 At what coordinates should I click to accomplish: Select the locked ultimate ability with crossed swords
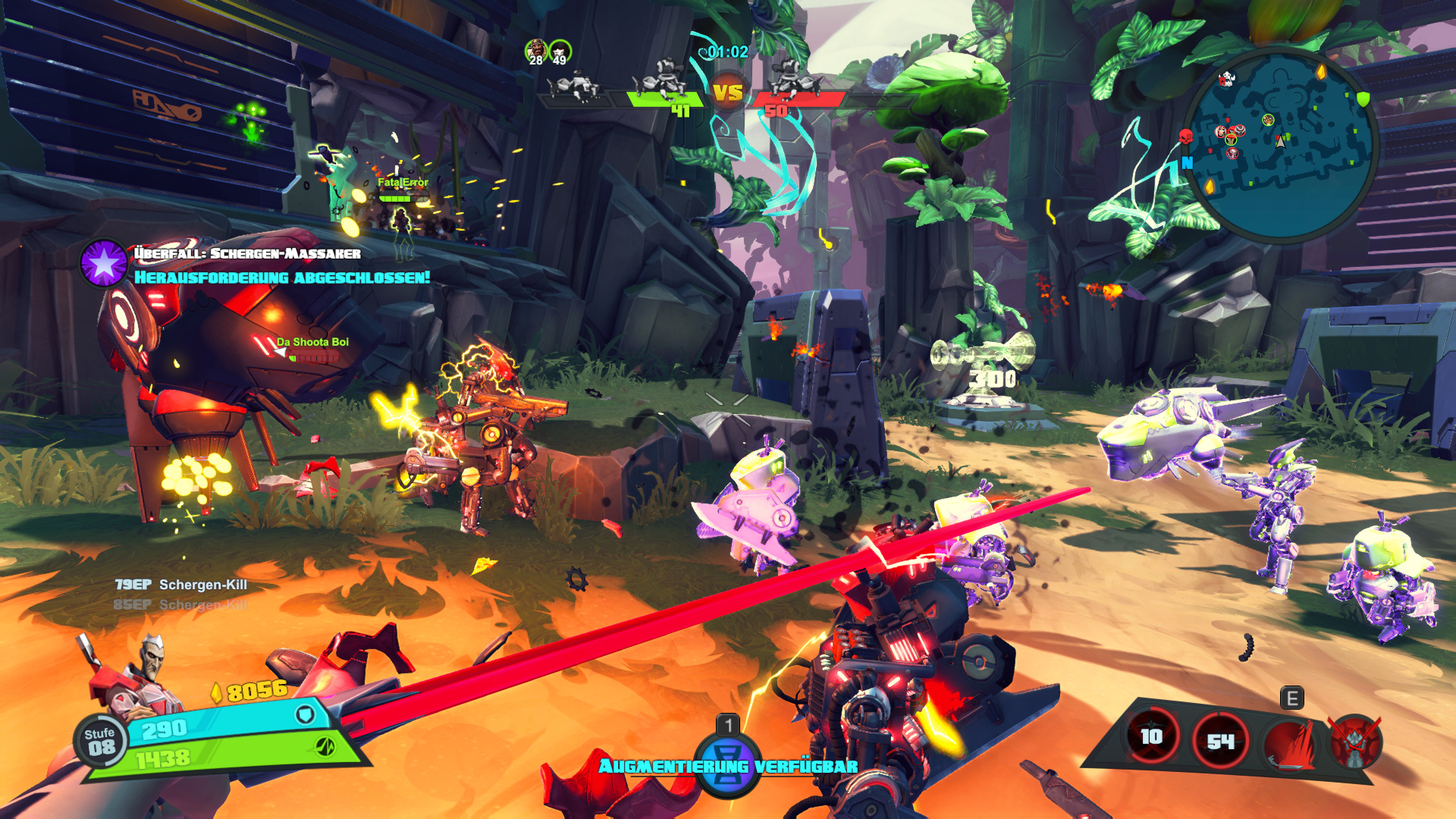tap(1356, 742)
